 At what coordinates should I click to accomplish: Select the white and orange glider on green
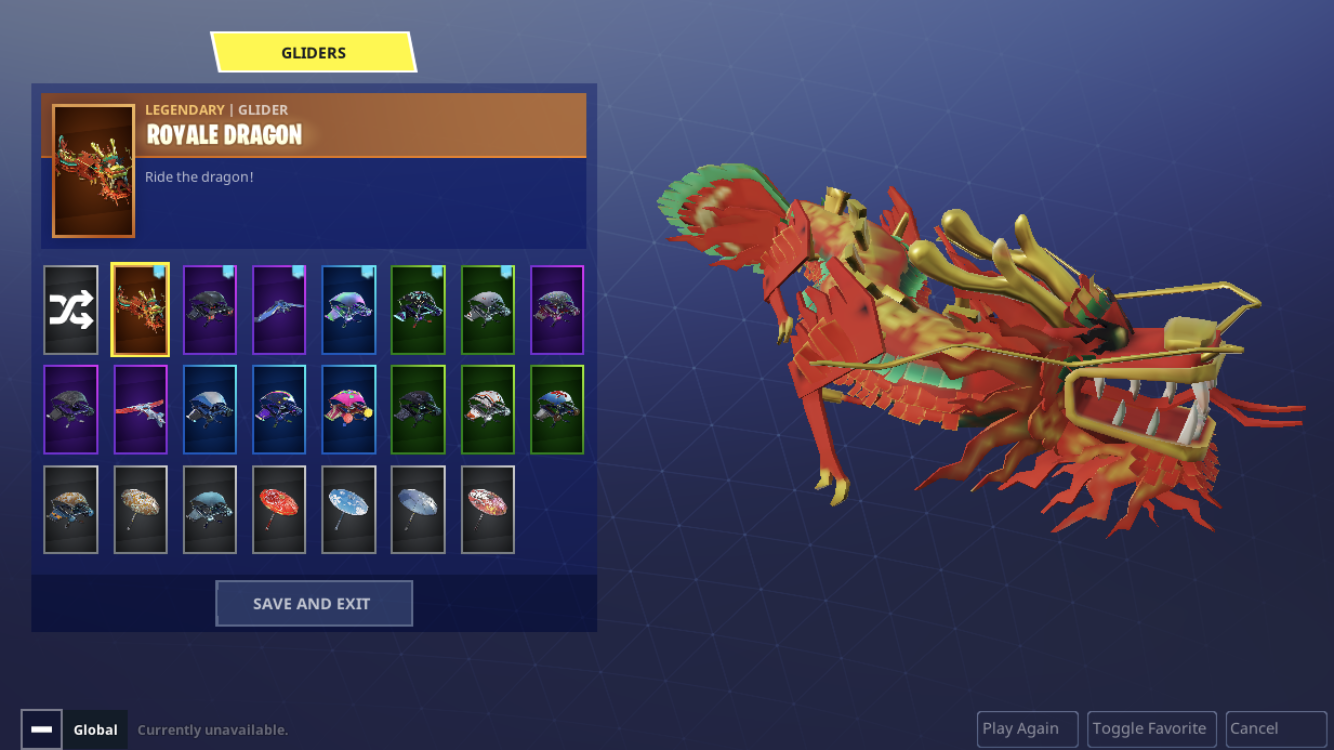tap(488, 410)
